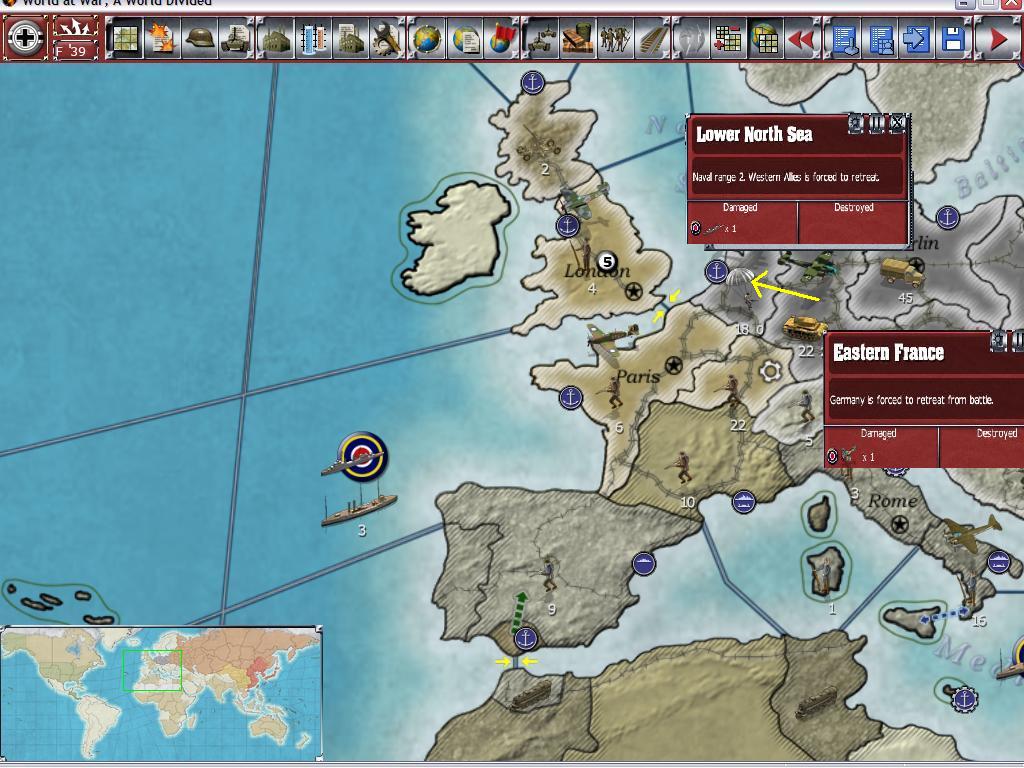Select the British fleet roundel unit
Image resolution: width=1024 pixels, height=768 pixels.
[360, 456]
